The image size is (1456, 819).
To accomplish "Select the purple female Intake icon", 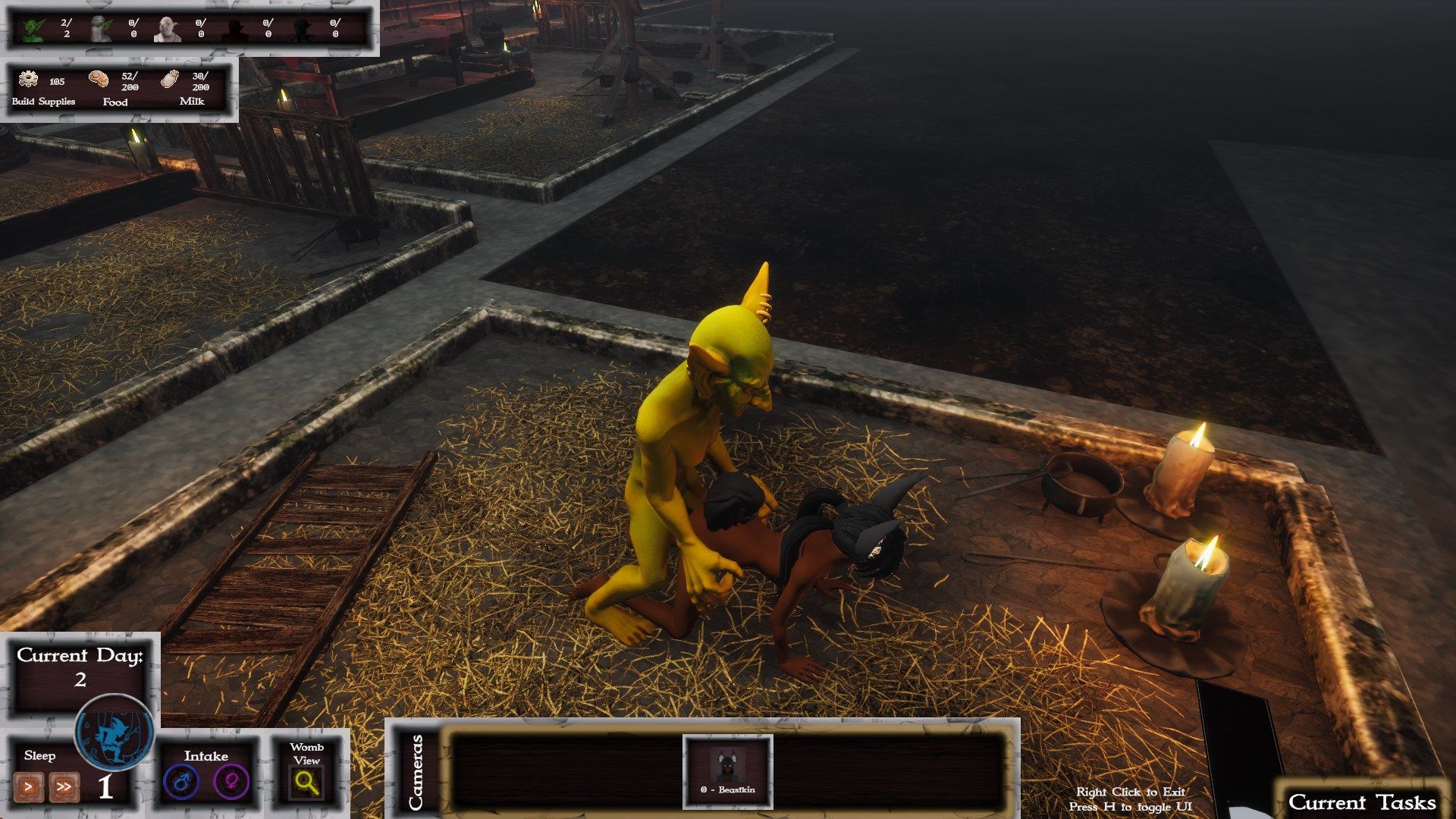I will pos(231,782).
